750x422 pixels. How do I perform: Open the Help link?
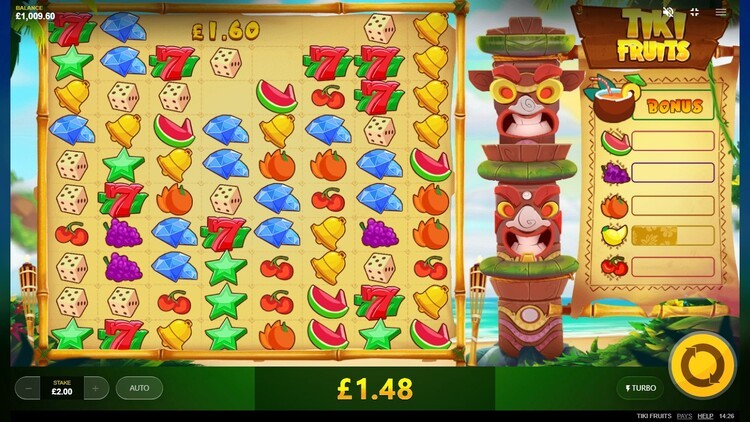[705, 415]
